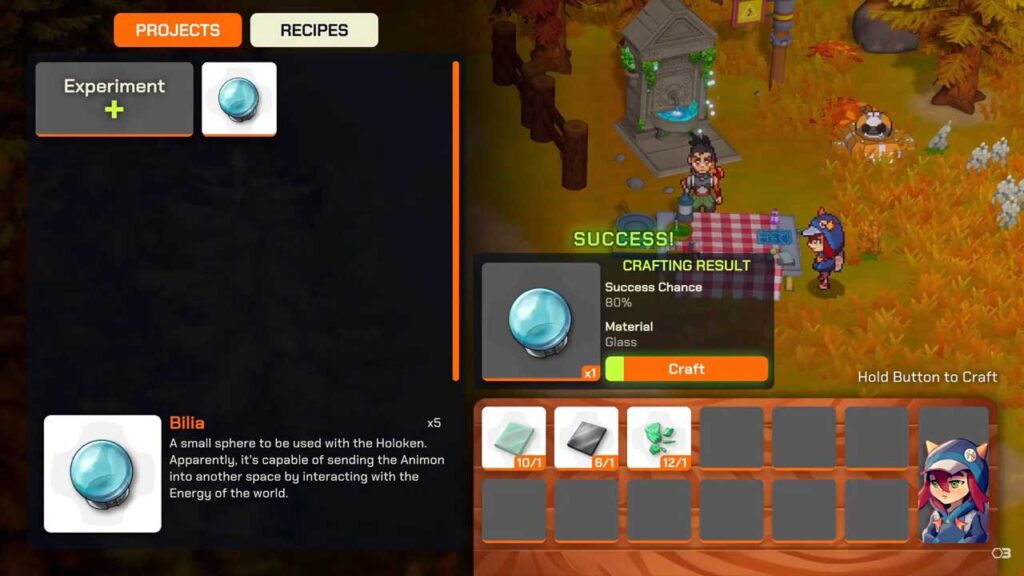Image resolution: width=1024 pixels, height=576 pixels.
Task: Click the crafting result Bilia preview
Action: pos(540,321)
